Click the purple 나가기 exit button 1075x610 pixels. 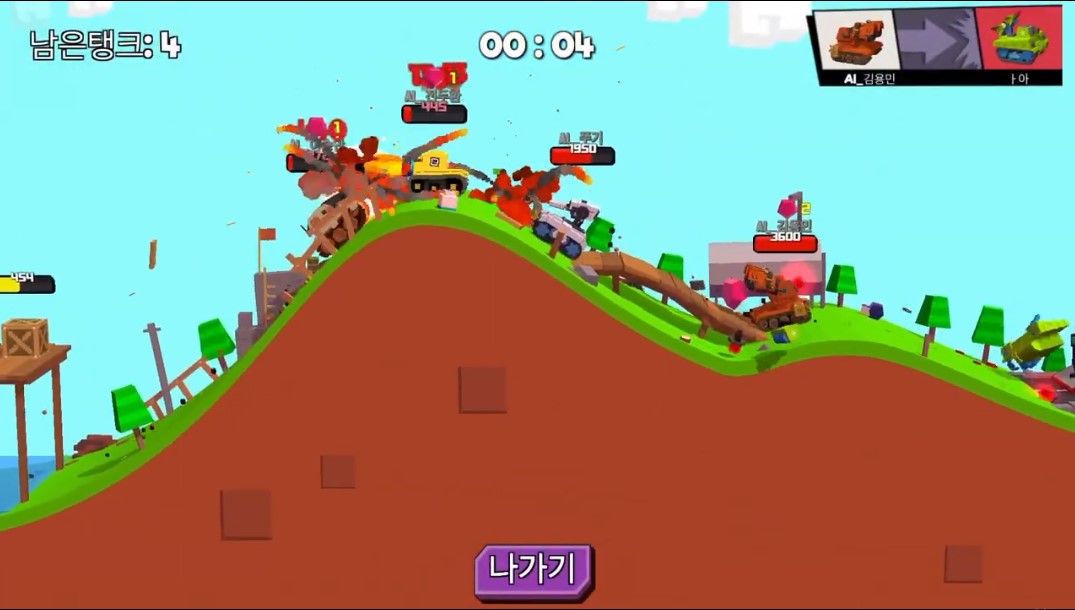click(x=534, y=571)
